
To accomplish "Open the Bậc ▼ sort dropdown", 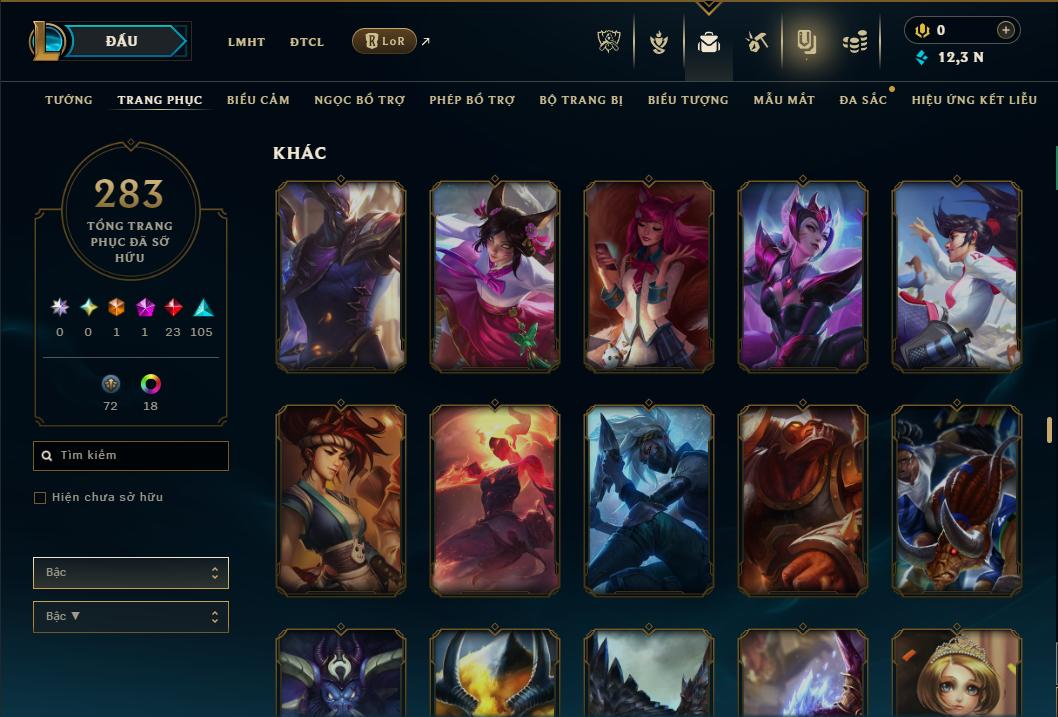I will (x=131, y=617).
